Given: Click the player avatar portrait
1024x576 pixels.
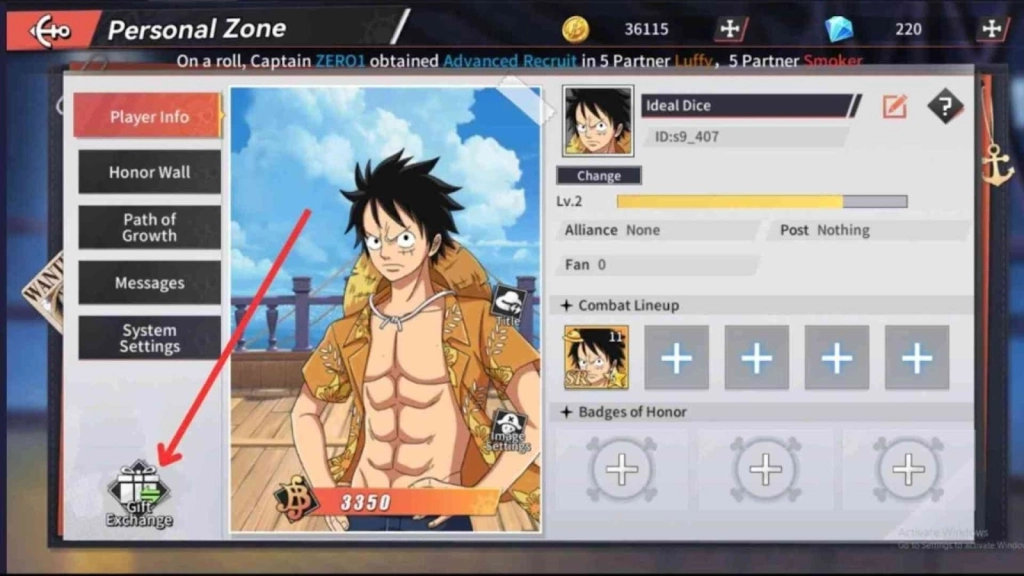Looking at the screenshot, I should click(x=598, y=121).
